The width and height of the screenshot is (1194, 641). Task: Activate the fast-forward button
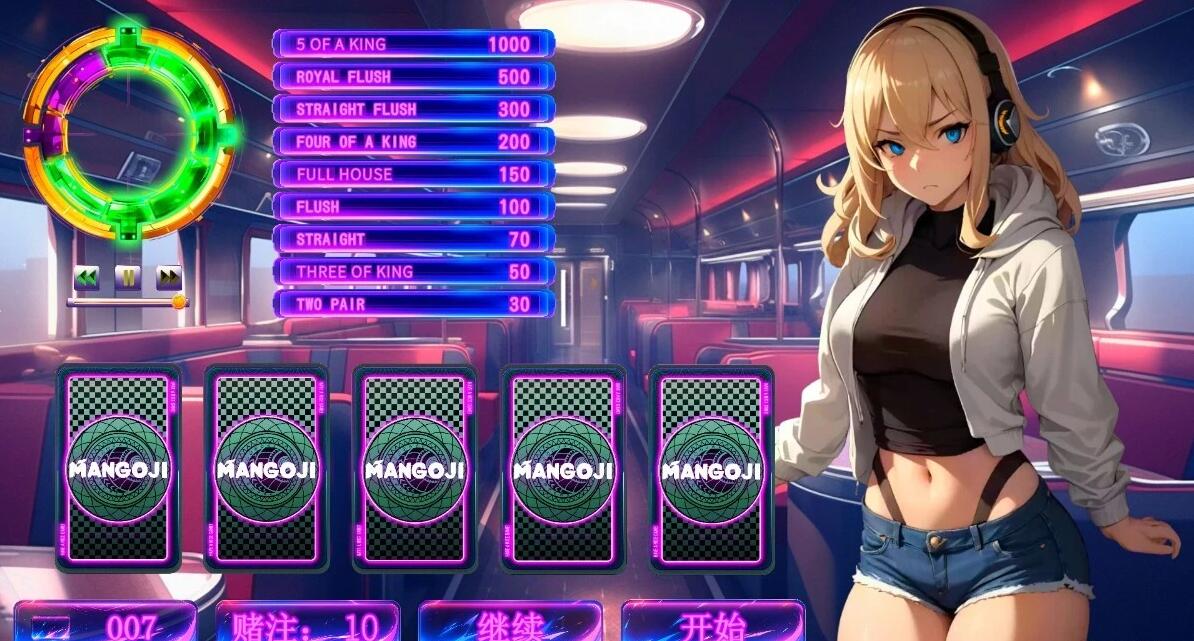[169, 277]
